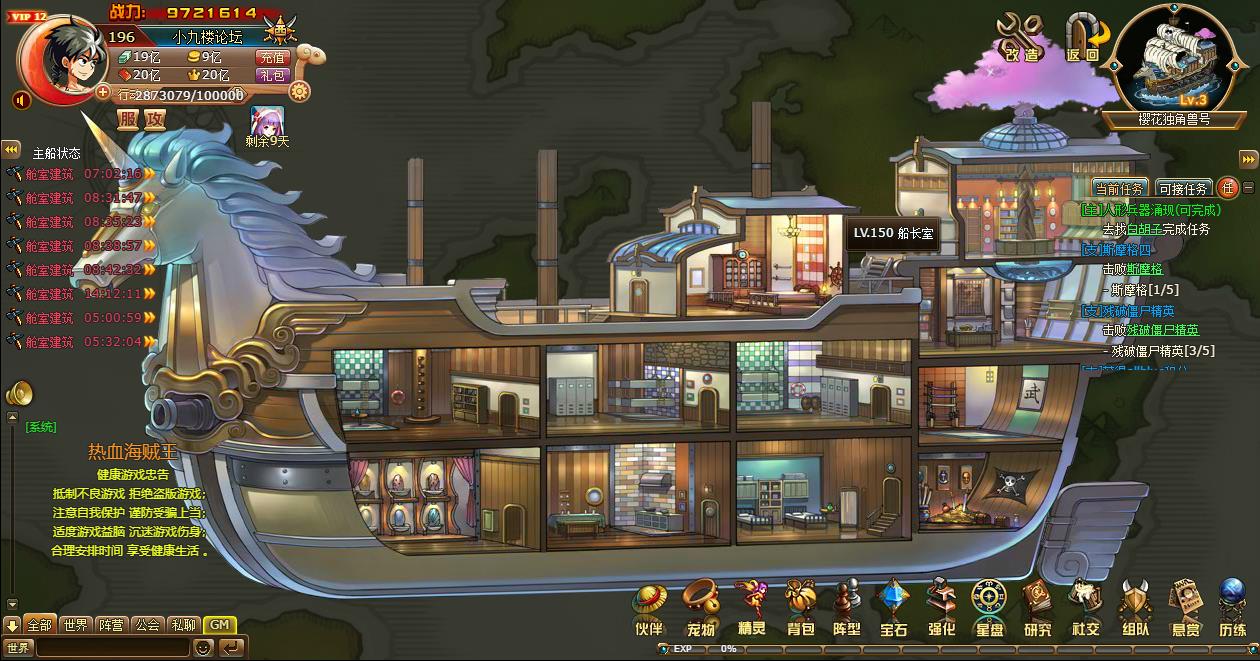This screenshot has width=1260, height=661.
Task: Click the 充值 recharge button
Action: click(x=272, y=57)
